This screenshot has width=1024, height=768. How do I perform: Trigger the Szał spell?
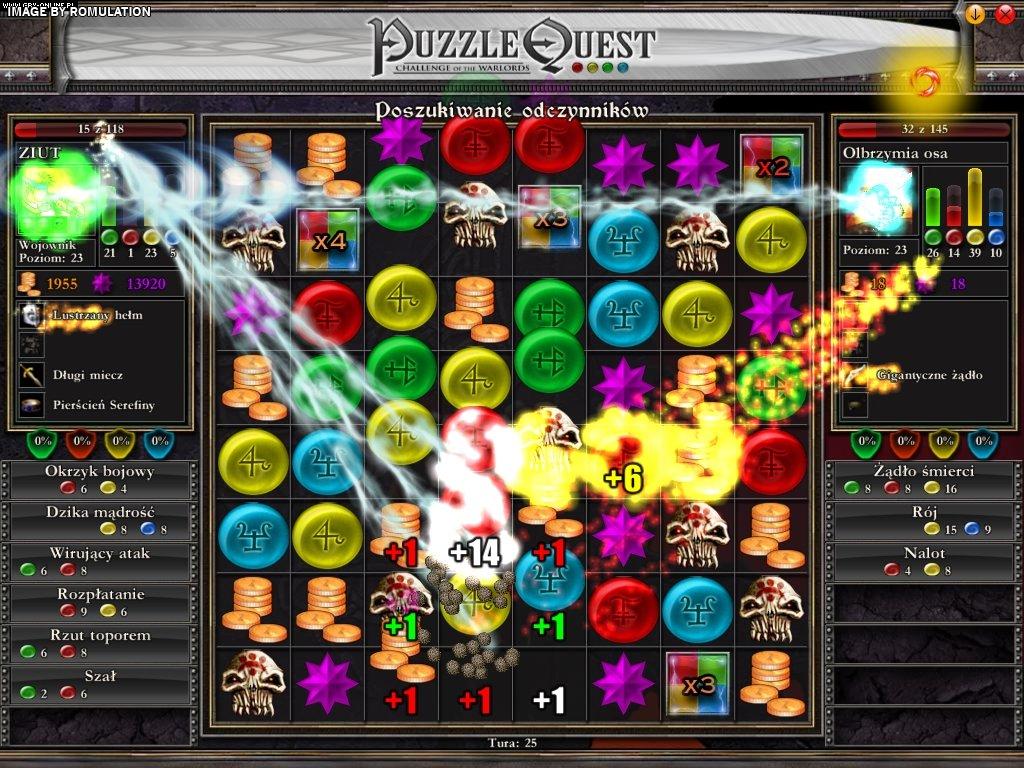tap(100, 684)
